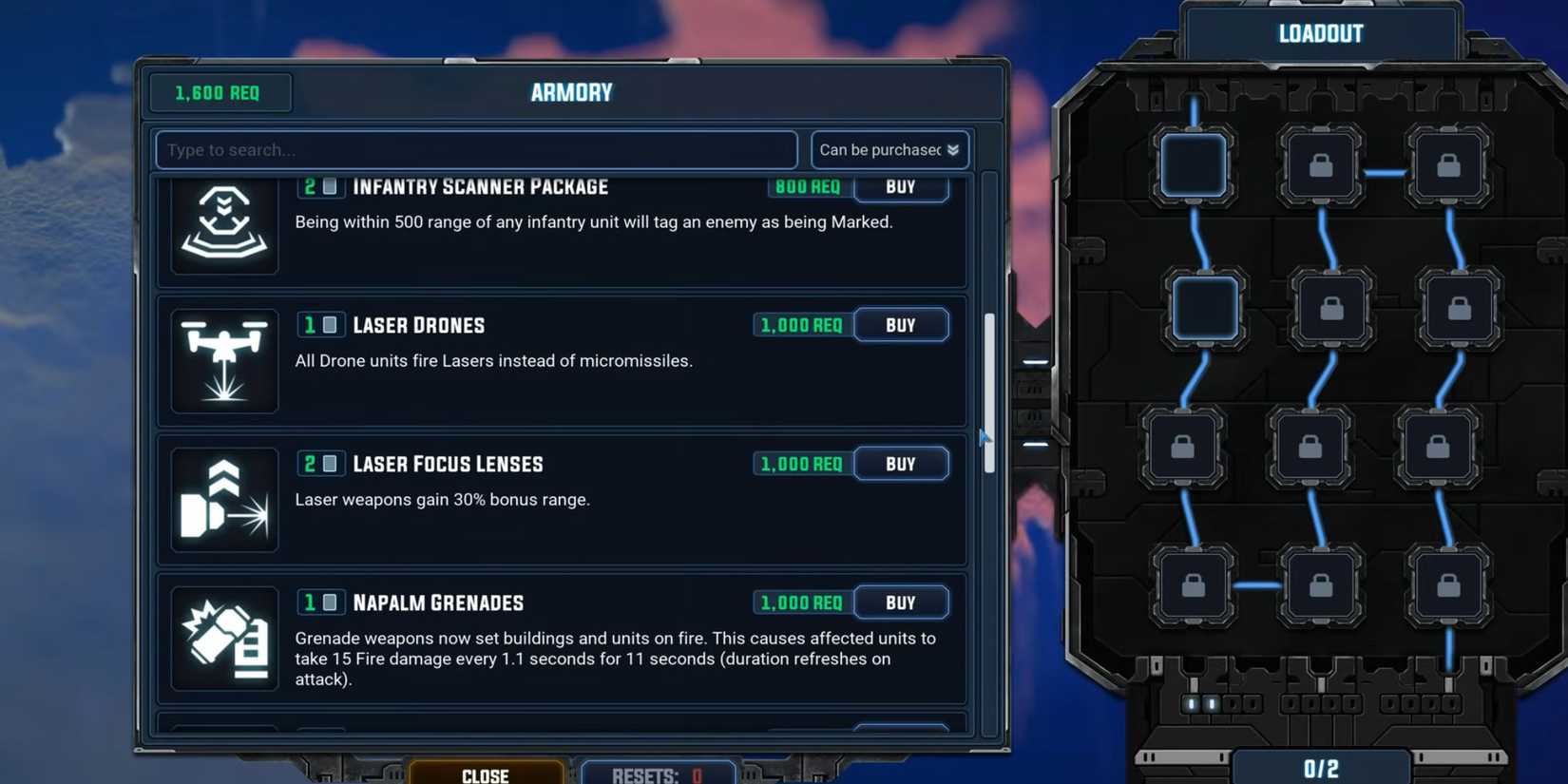Switch to the LOADOUT panel header

click(x=1320, y=32)
